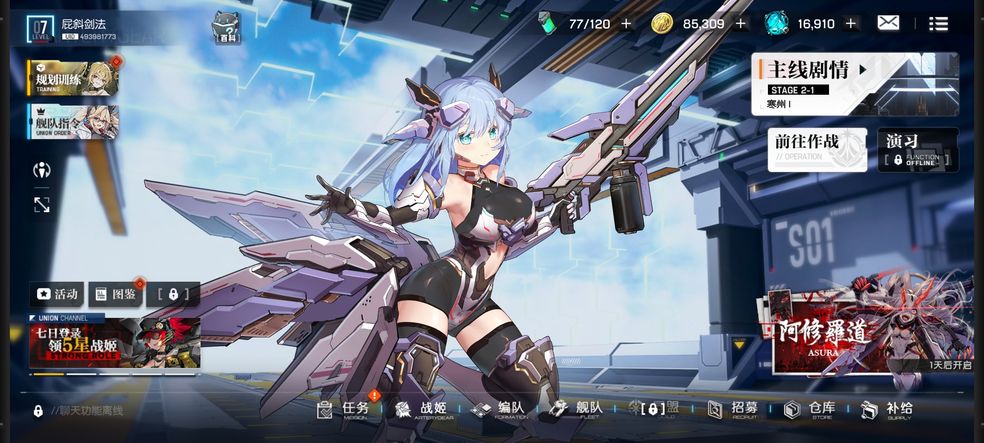Open the 图鉴 gallery button

pyautogui.click(x=115, y=294)
